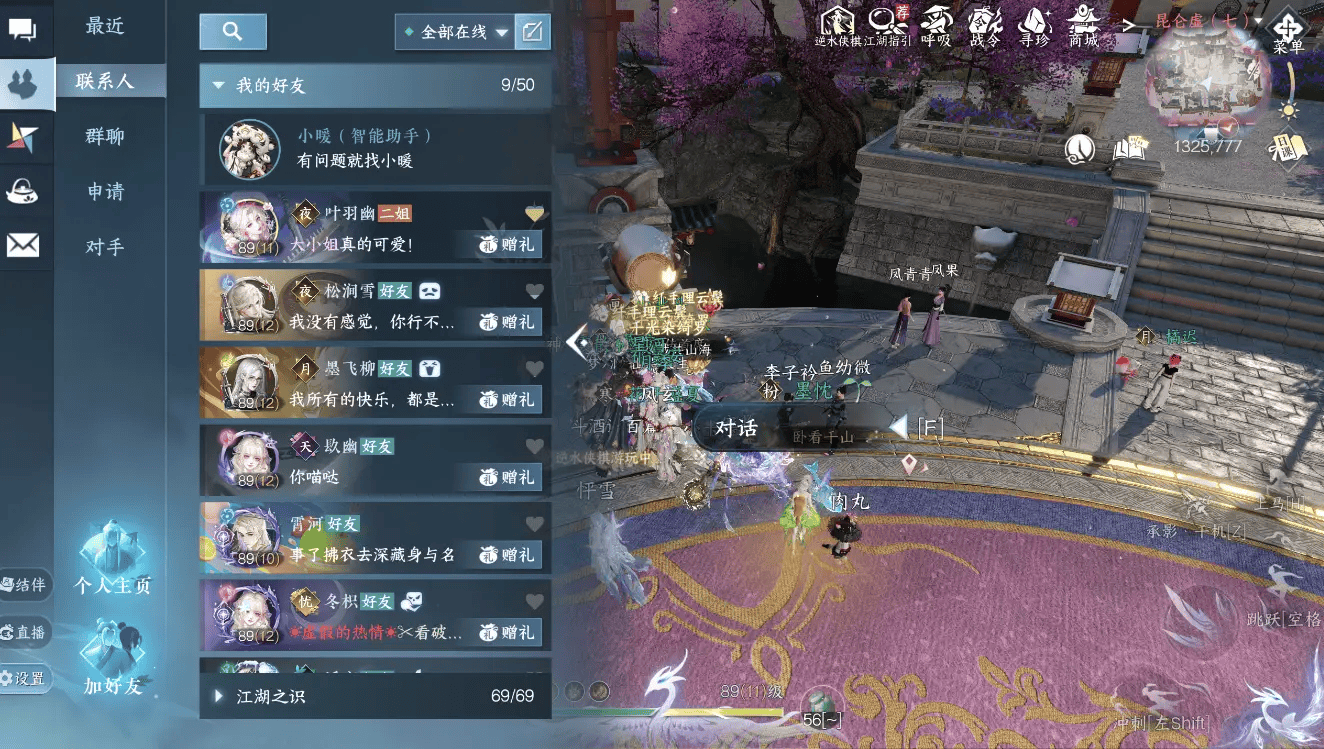1324x749 pixels.
Task: Open 个人主页 profile page
Action: coord(112,562)
